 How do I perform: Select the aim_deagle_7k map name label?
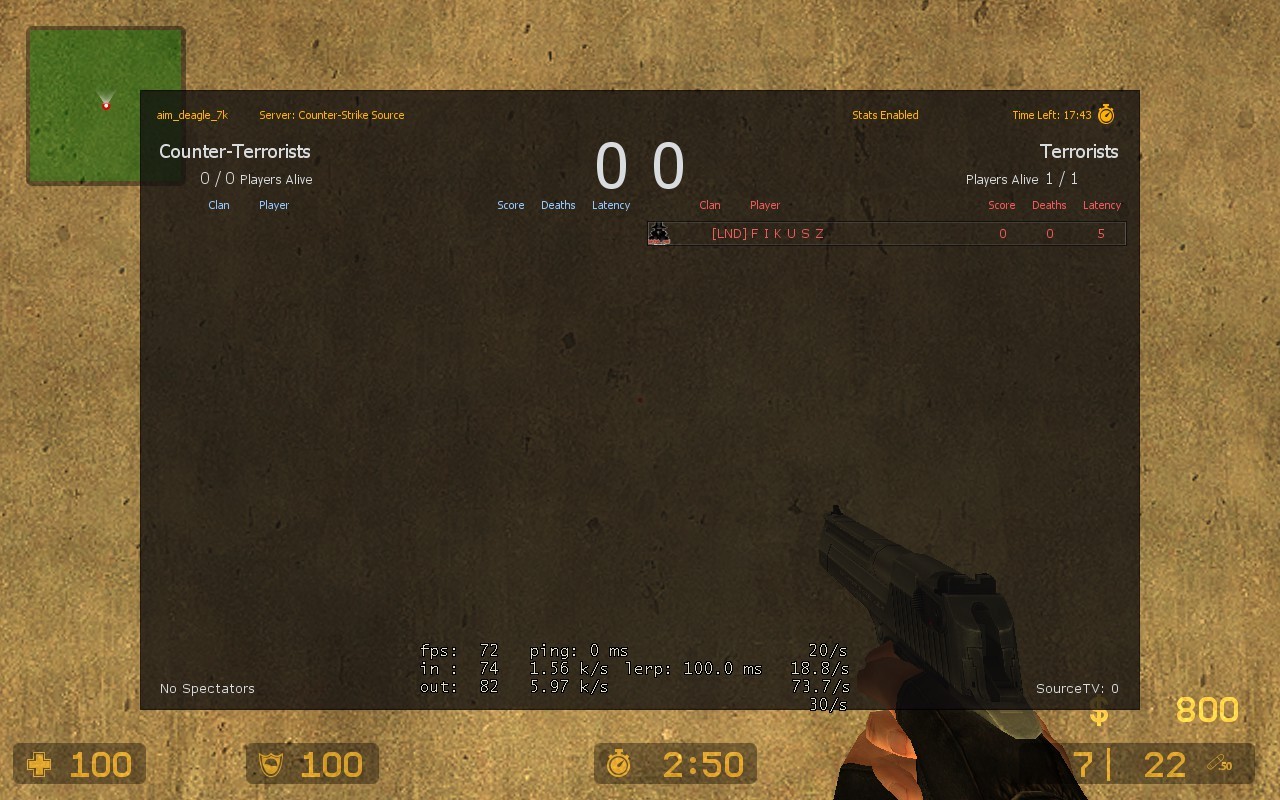coord(191,115)
